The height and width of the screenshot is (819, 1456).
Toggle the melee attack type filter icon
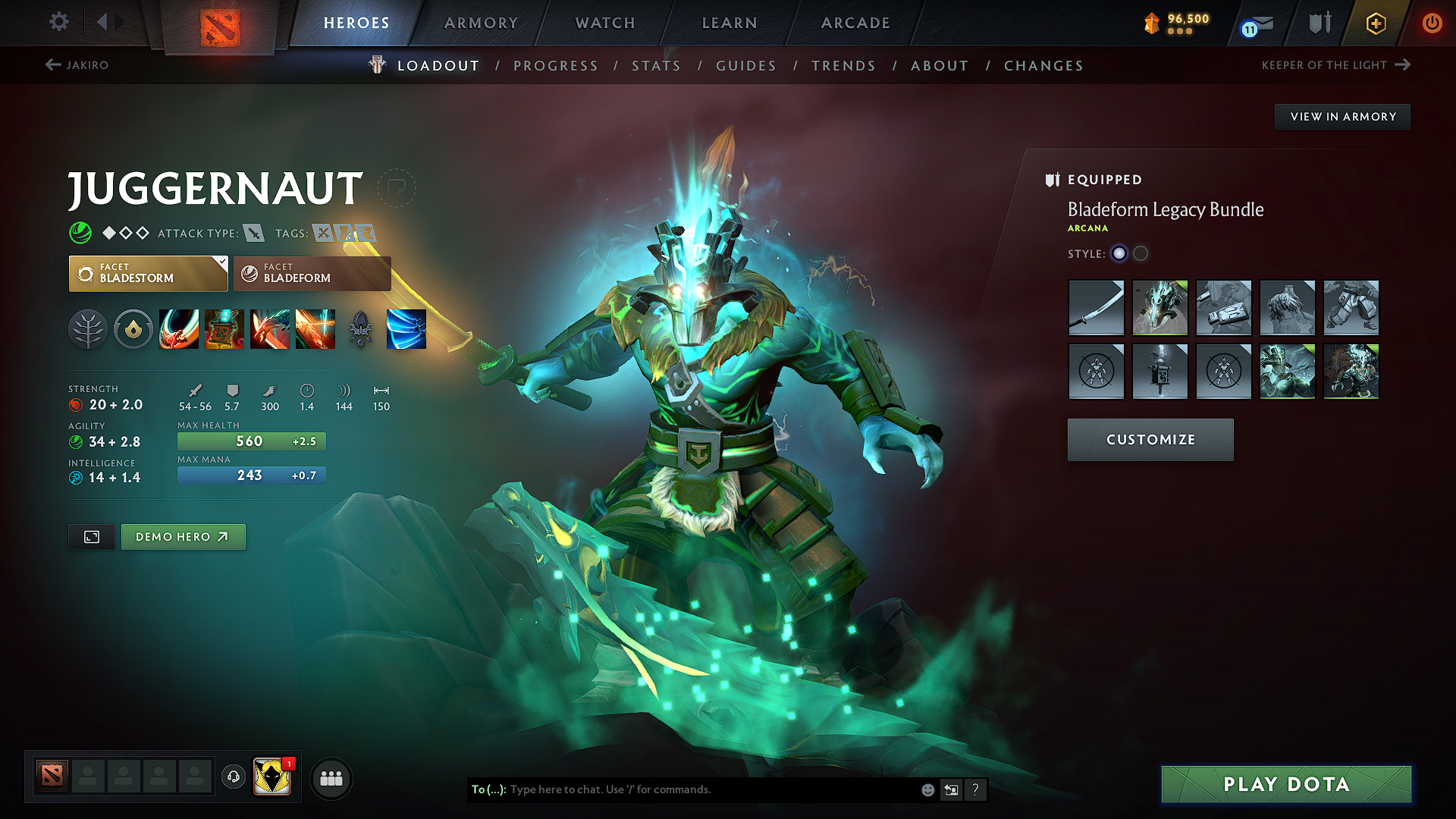(x=253, y=234)
